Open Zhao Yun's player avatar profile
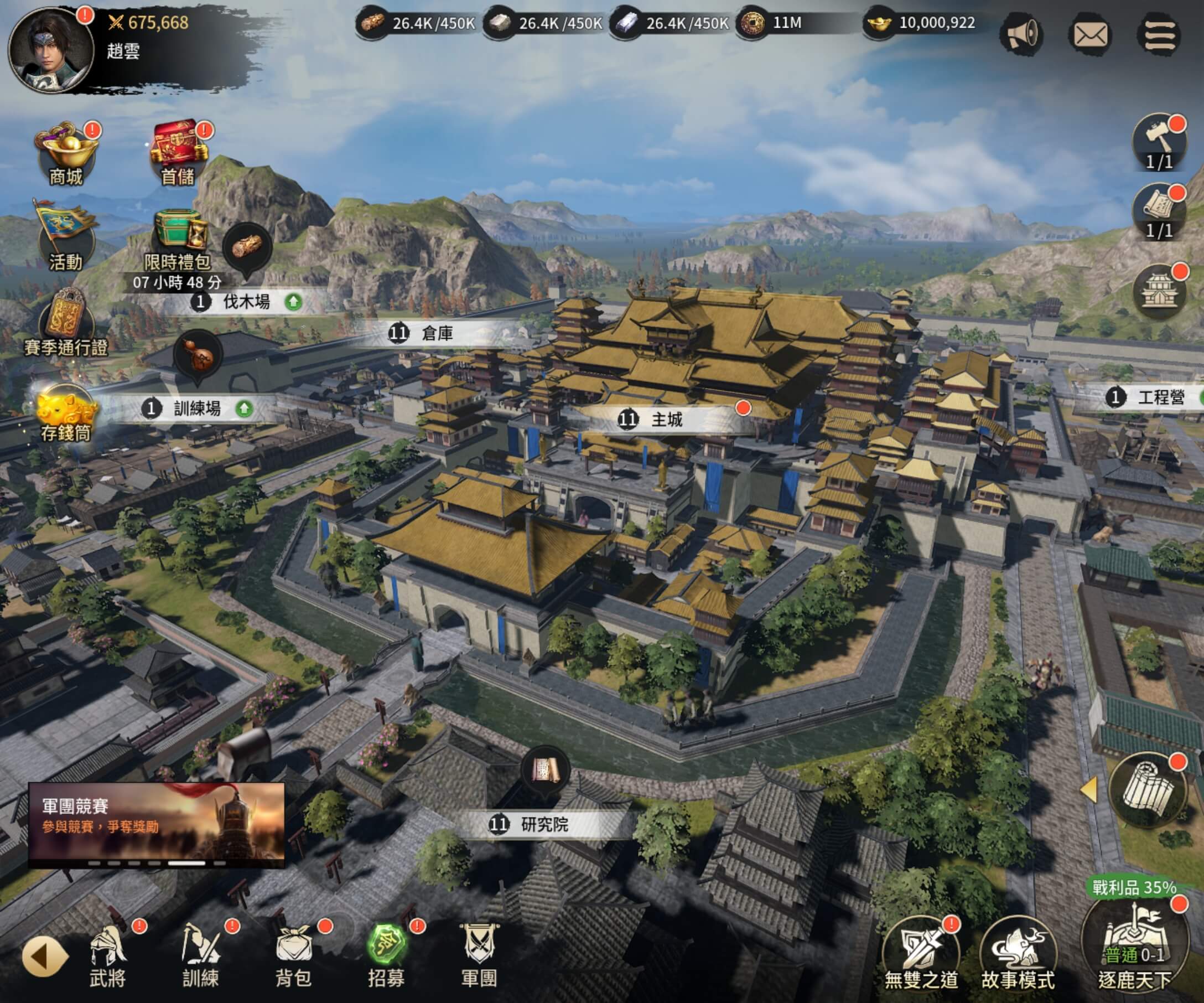The image size is (1204, 1003). coord(50,50)
